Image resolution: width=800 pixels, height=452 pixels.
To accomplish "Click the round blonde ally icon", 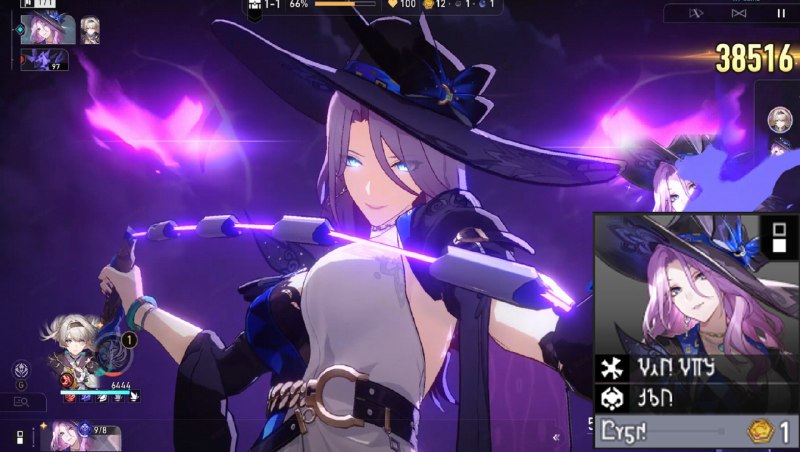I will click(779, 120).
